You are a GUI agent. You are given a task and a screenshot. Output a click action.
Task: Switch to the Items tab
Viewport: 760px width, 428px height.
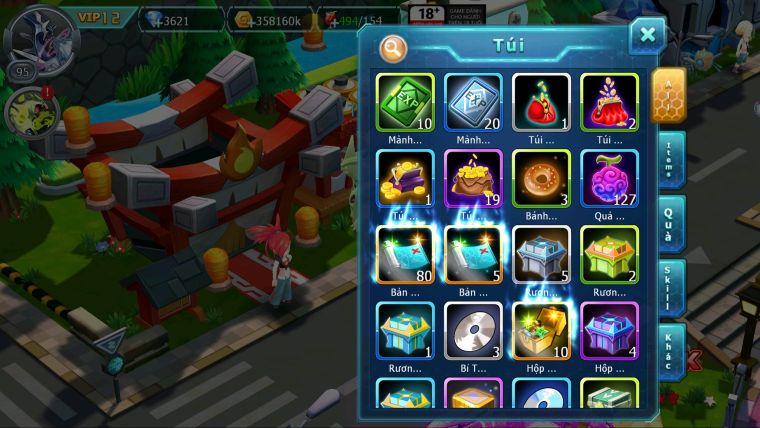click(x=669, y=160)
